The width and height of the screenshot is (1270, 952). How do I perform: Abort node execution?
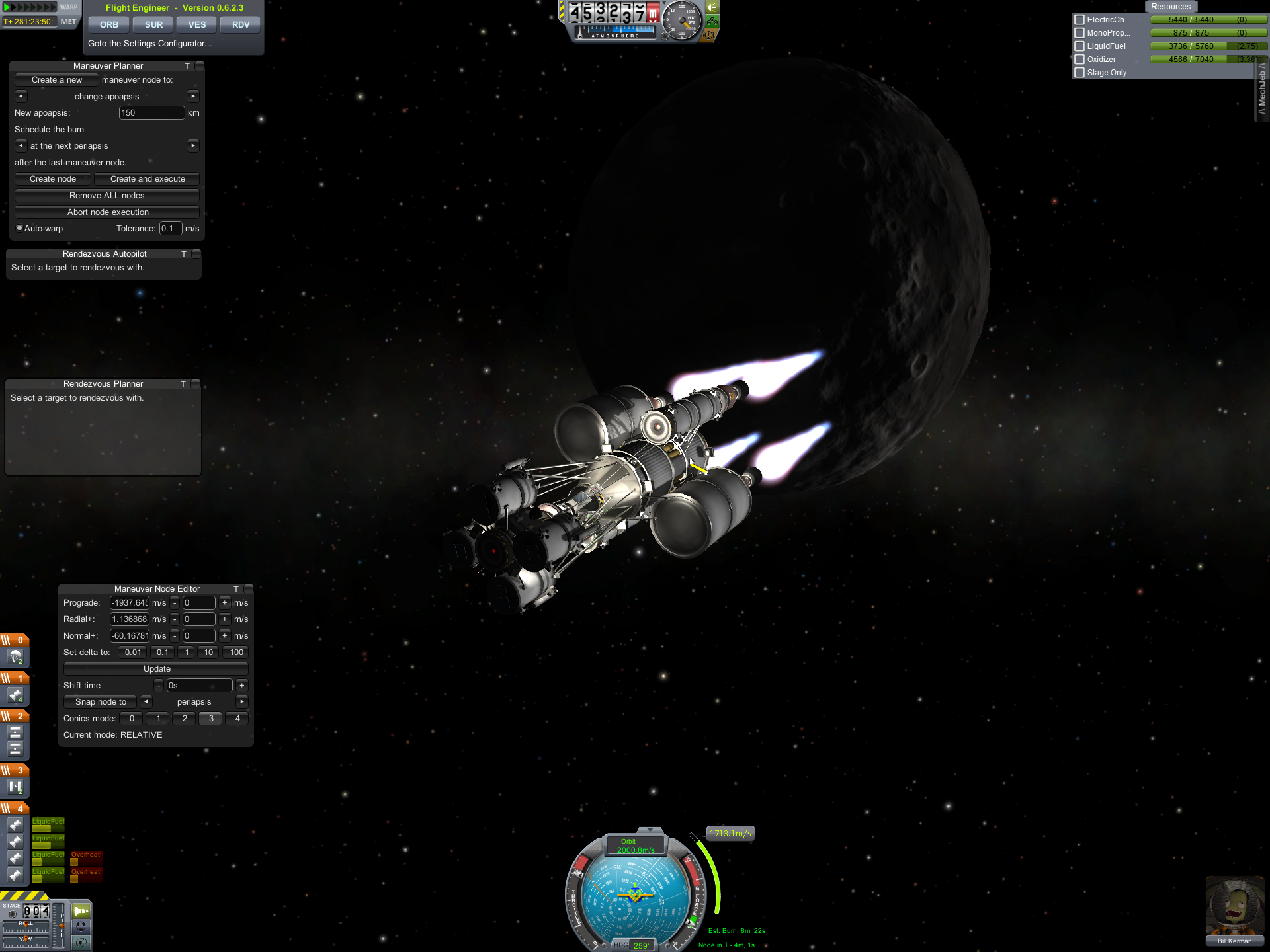click(108, 212)
